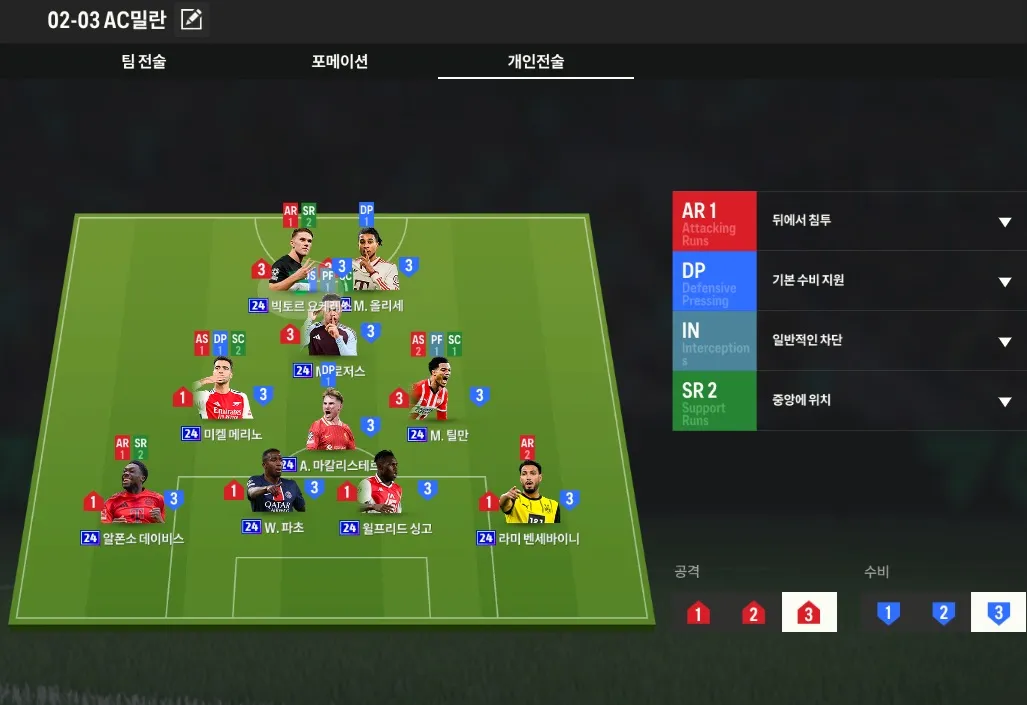Switch to the 포메이션 tab
Viewport: 1027px width, 705px height.
pyautogui.click(x=340, y=62)
